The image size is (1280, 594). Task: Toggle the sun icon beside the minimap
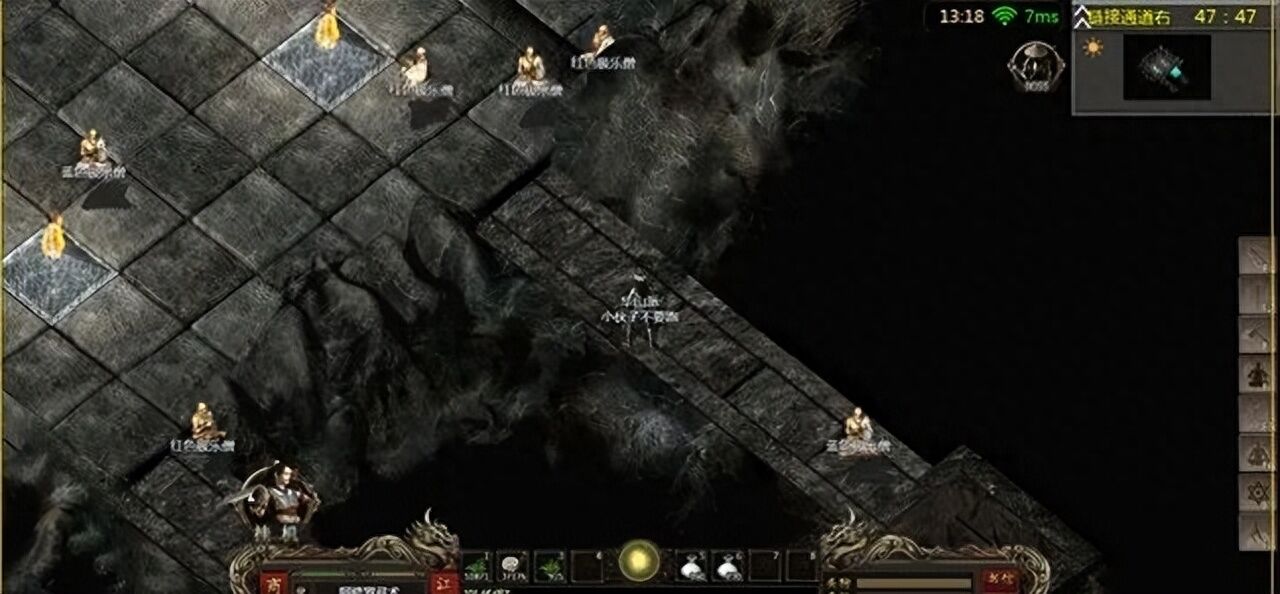[1092, 48]
